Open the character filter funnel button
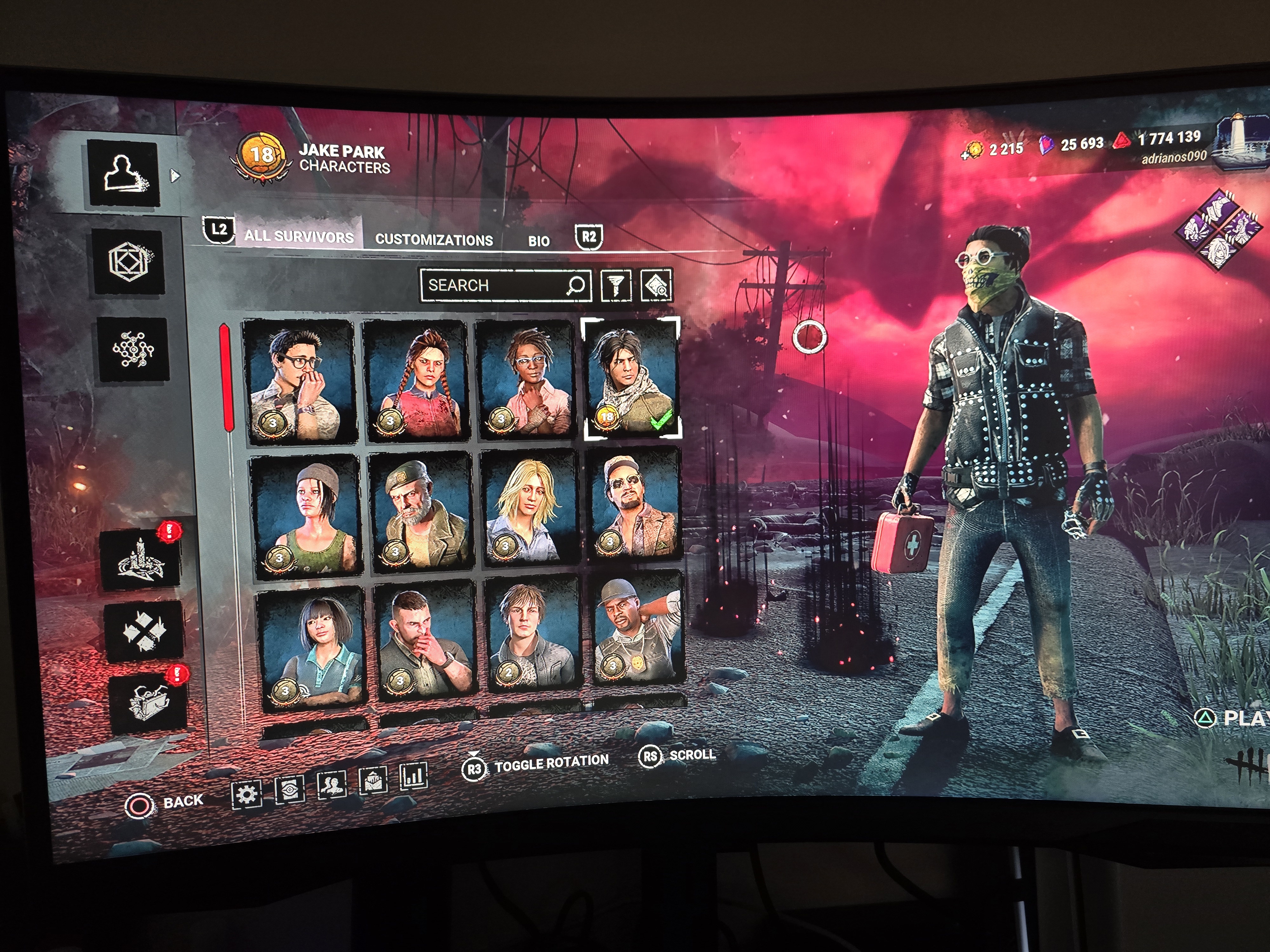1270x952 pixels. coord(616,285)
